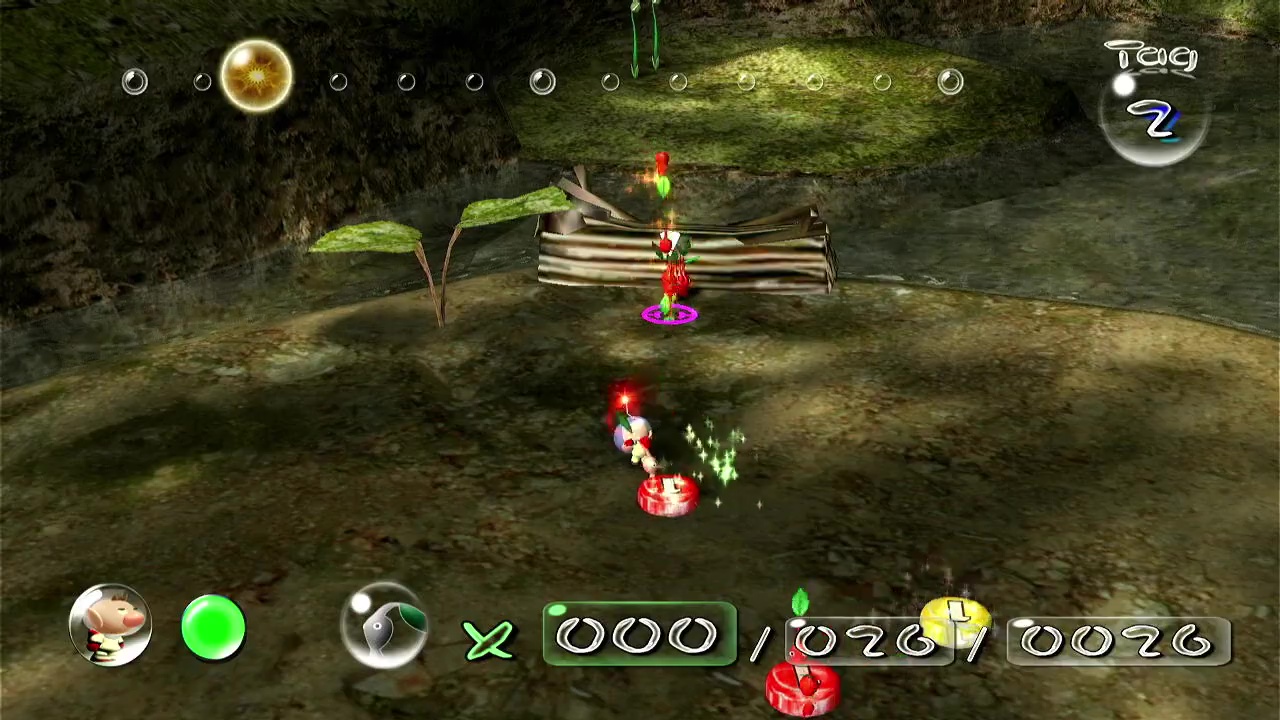This screenshot has height=720, width=1280.
Task: Select the standby Pikmin bubble icon
Action: click(384, 626)
